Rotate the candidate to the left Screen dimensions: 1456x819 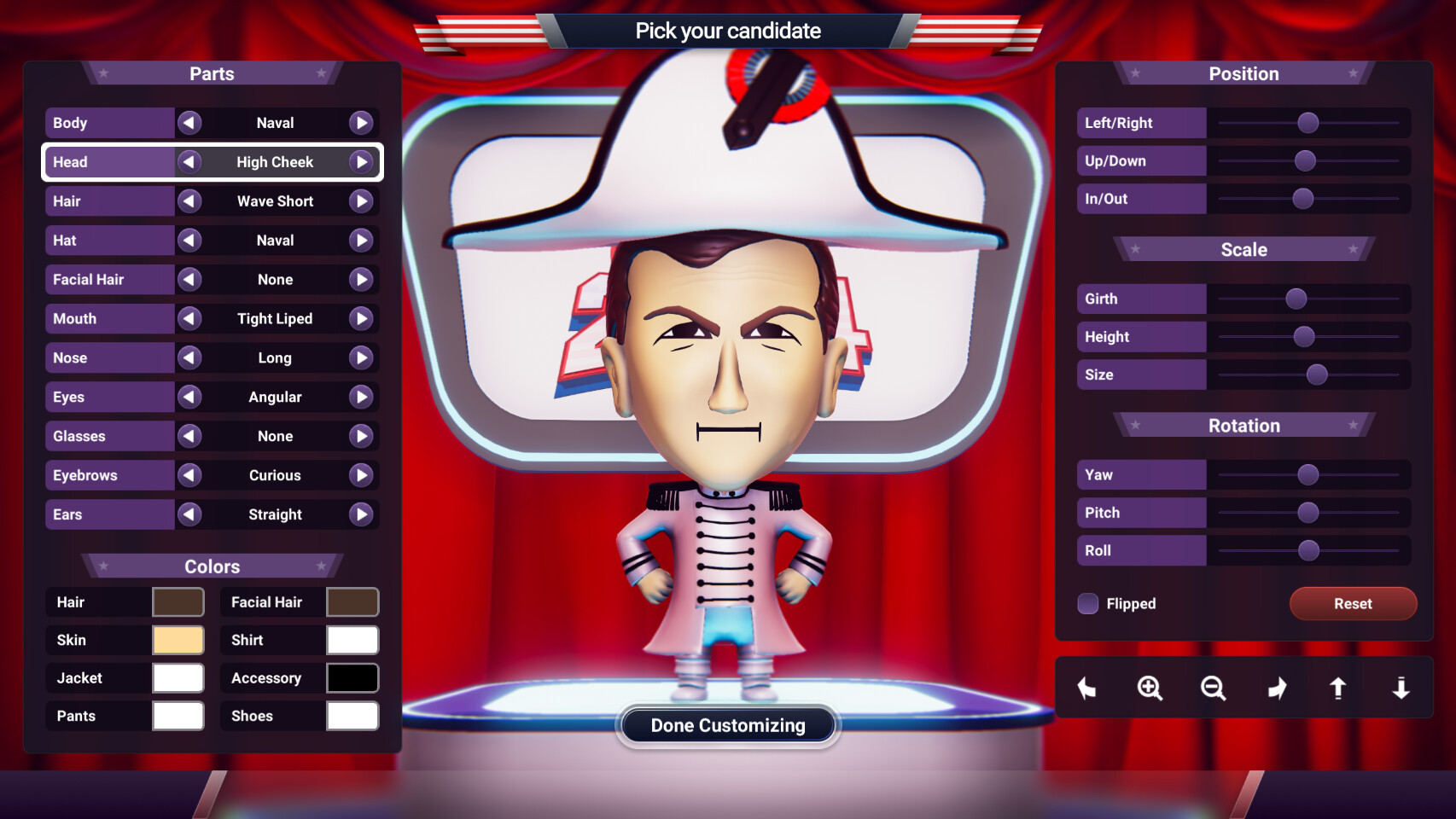pyautogui.click(x=1086, y=688)
